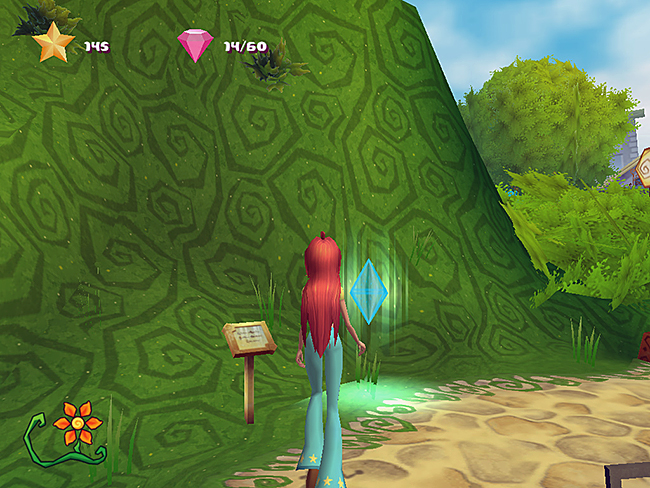Click the orange flower health icon
This screenshot has height=488, width=650.
coord(76,424)
